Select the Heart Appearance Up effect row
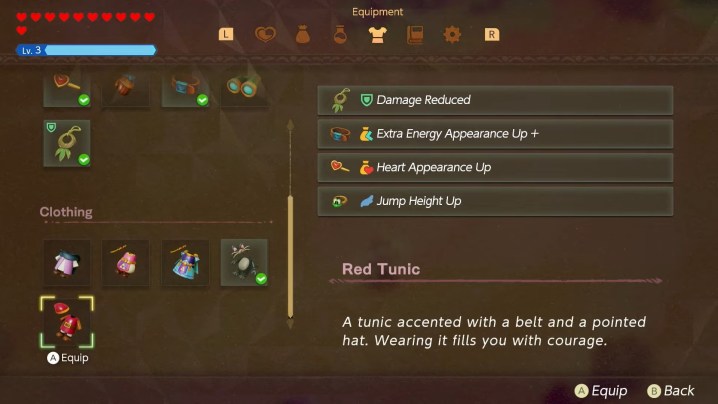Image resolution: width=718 pixels, height=404 pixels. [x=495, y=167]
